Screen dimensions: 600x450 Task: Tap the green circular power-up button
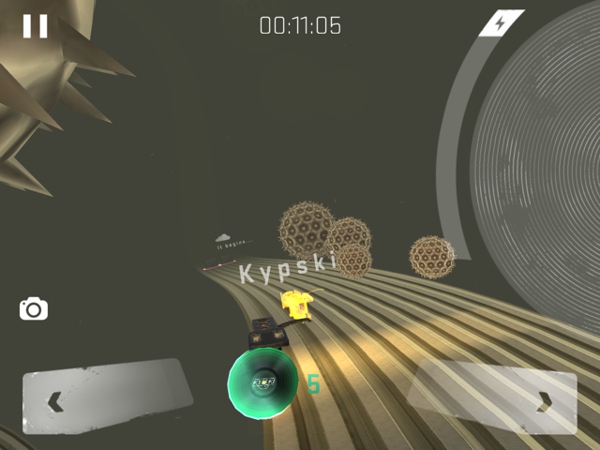click(262, 383)
